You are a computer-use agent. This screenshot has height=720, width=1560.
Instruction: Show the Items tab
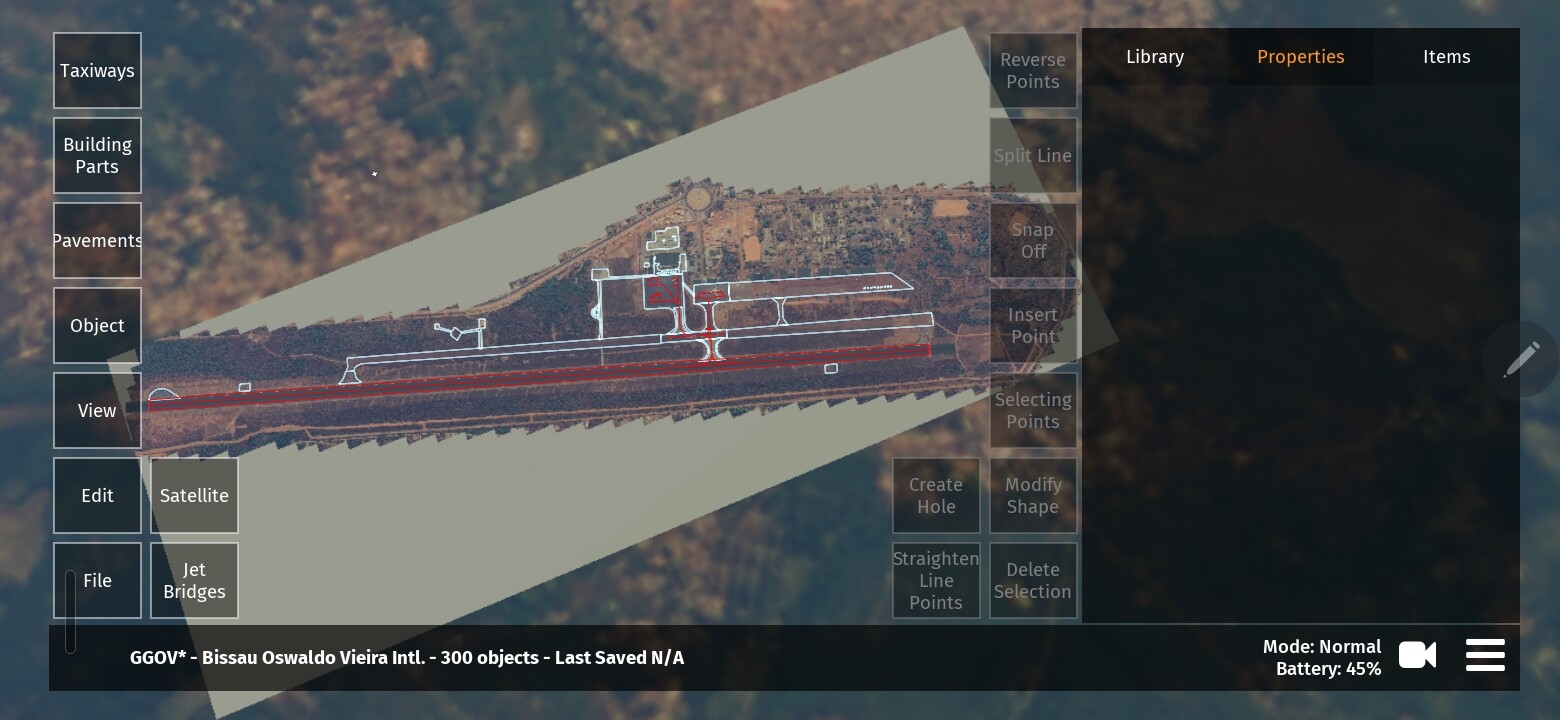[1446, 57]
